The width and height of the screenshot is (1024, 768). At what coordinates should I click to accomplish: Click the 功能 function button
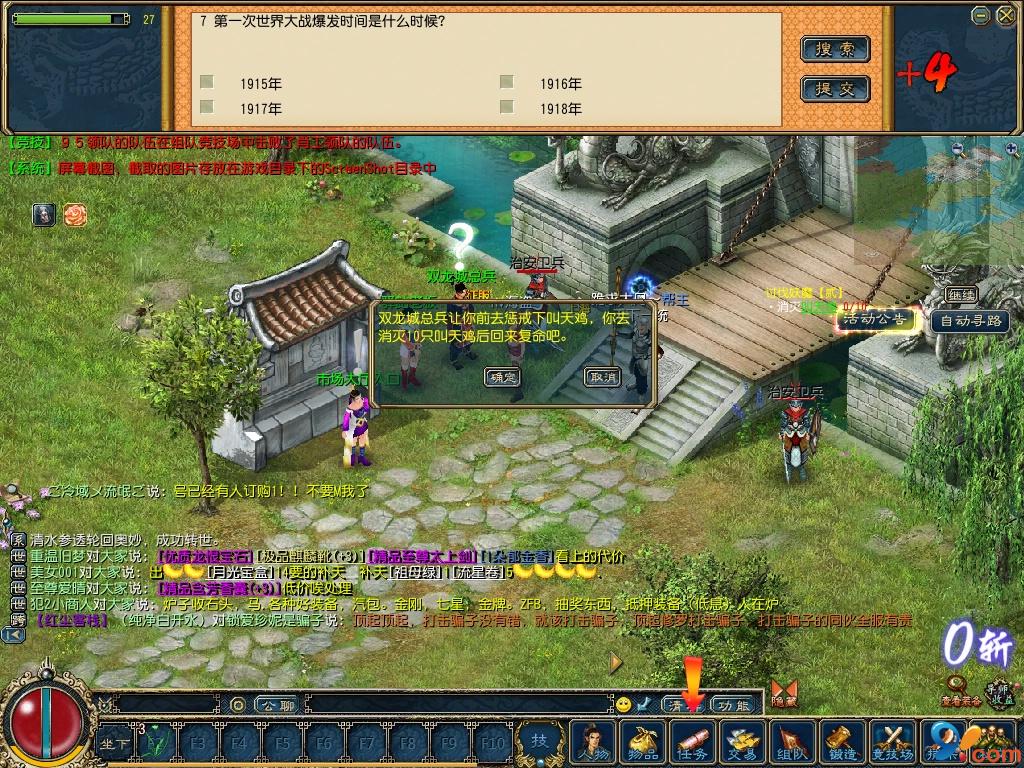[735, 705]
